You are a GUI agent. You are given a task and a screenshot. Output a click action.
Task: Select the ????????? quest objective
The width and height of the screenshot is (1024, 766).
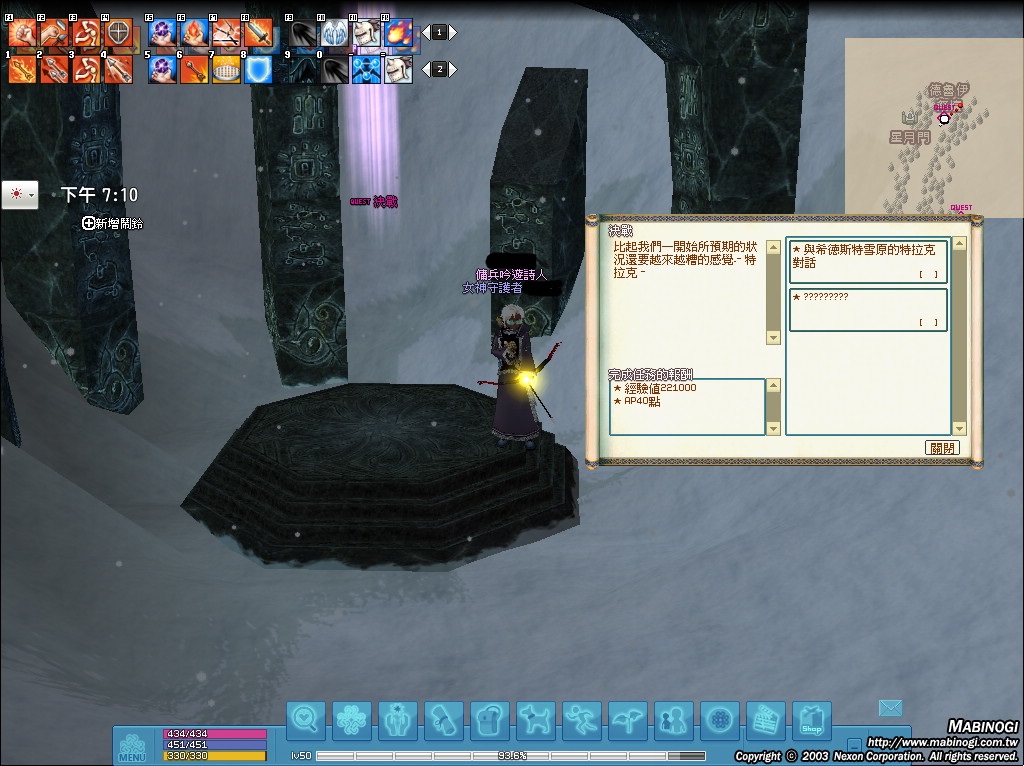coord(866,309)
